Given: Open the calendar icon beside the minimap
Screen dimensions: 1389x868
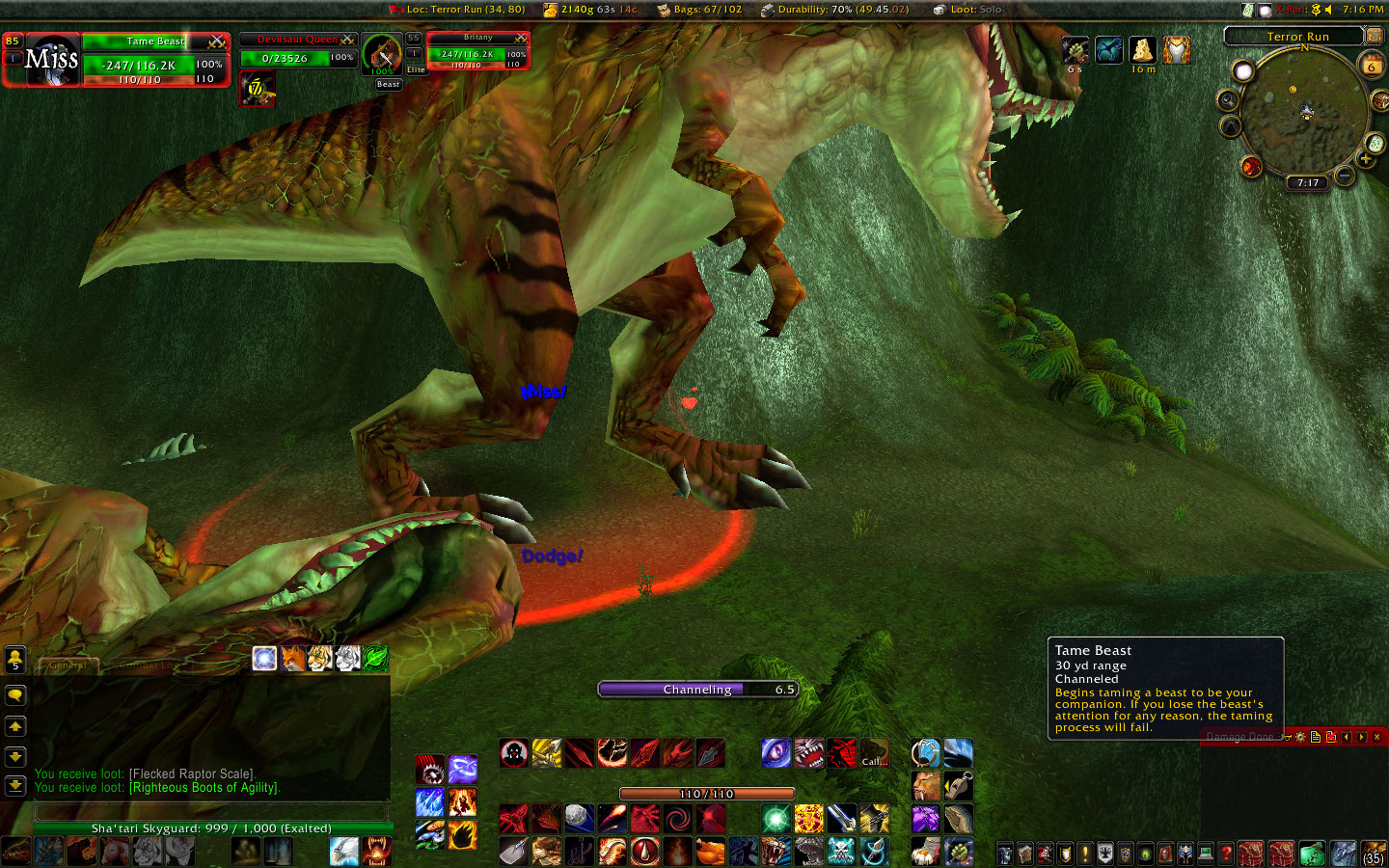Looking at the screenshot, I should (x=1373, y=66).
